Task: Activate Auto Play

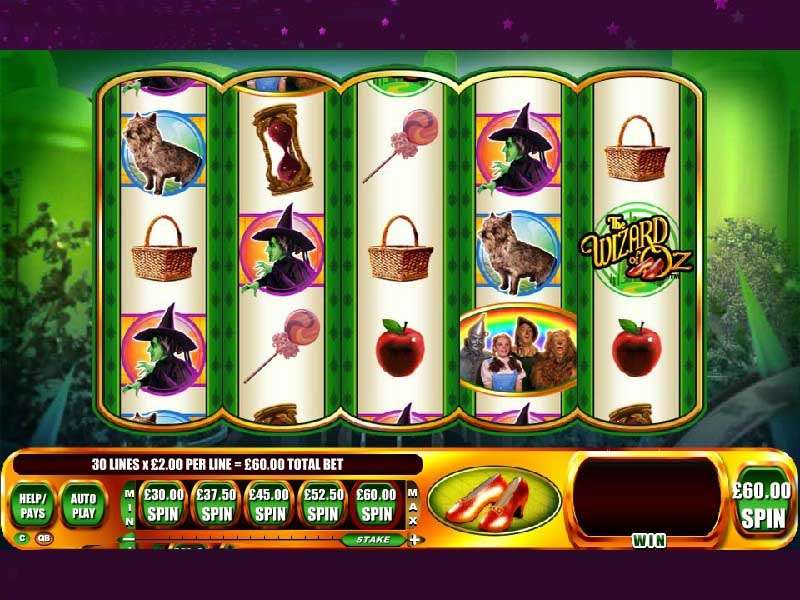Action: coord(83,504)
